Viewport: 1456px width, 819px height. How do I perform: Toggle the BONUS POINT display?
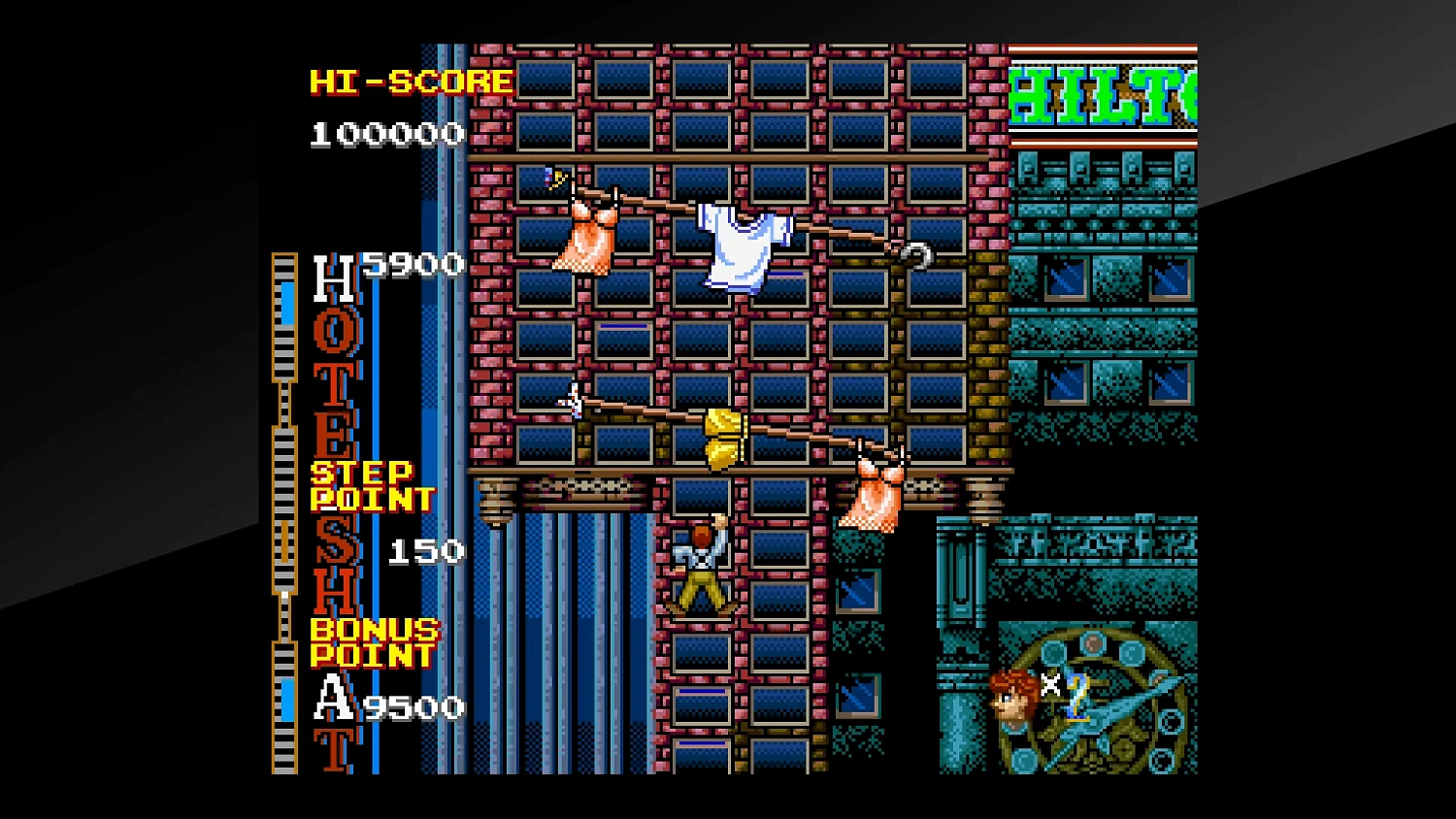[372, 642]
